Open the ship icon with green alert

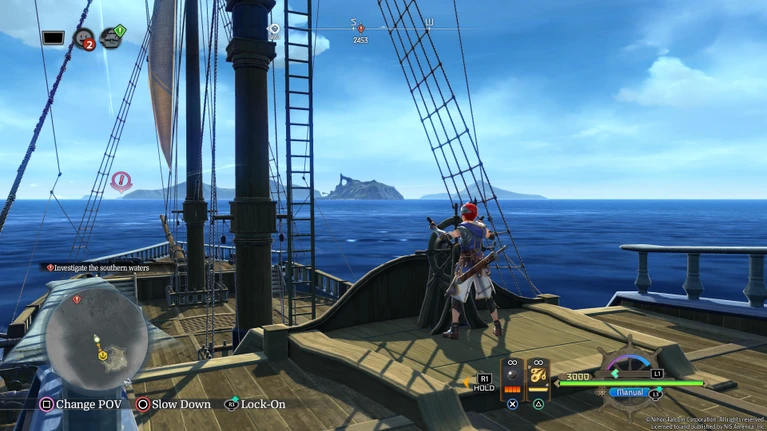pyautogui.click(x=112, y=37)
